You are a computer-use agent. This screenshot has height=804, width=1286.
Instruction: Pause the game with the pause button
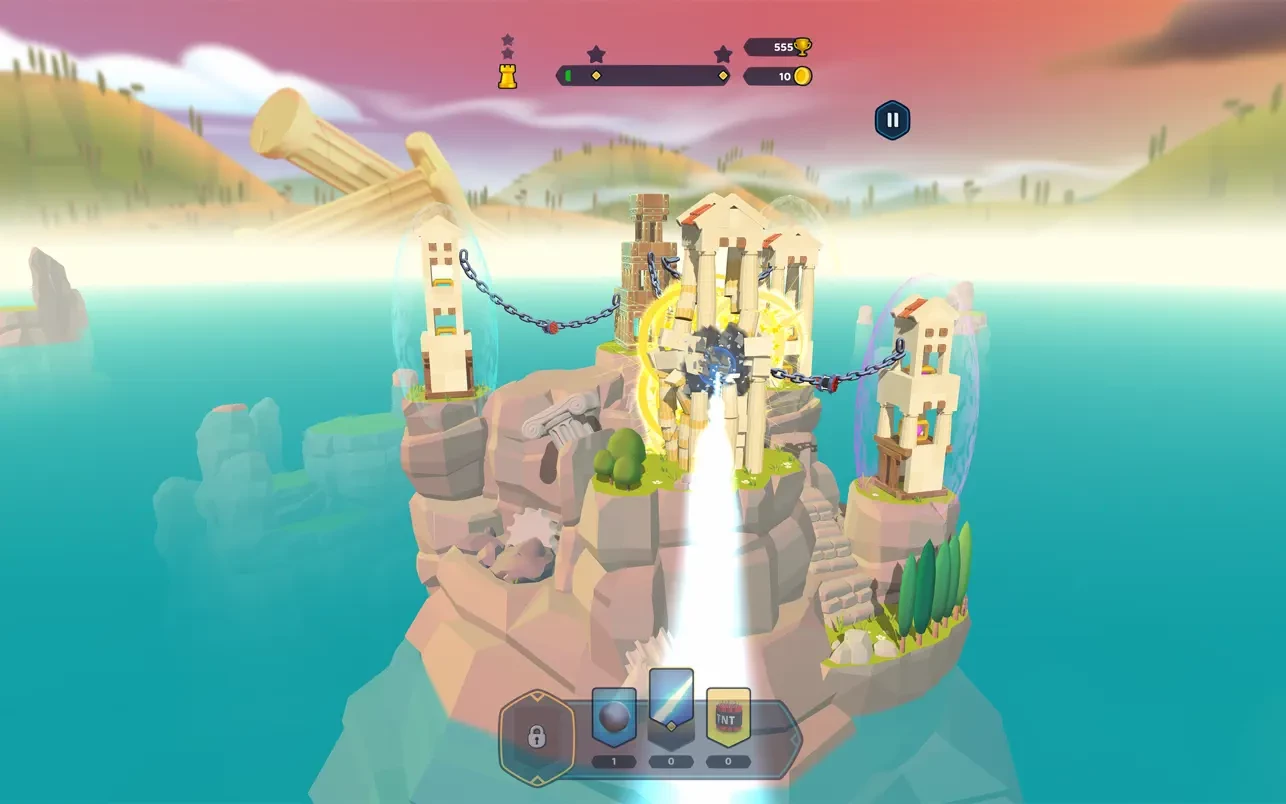click(892, 121)
